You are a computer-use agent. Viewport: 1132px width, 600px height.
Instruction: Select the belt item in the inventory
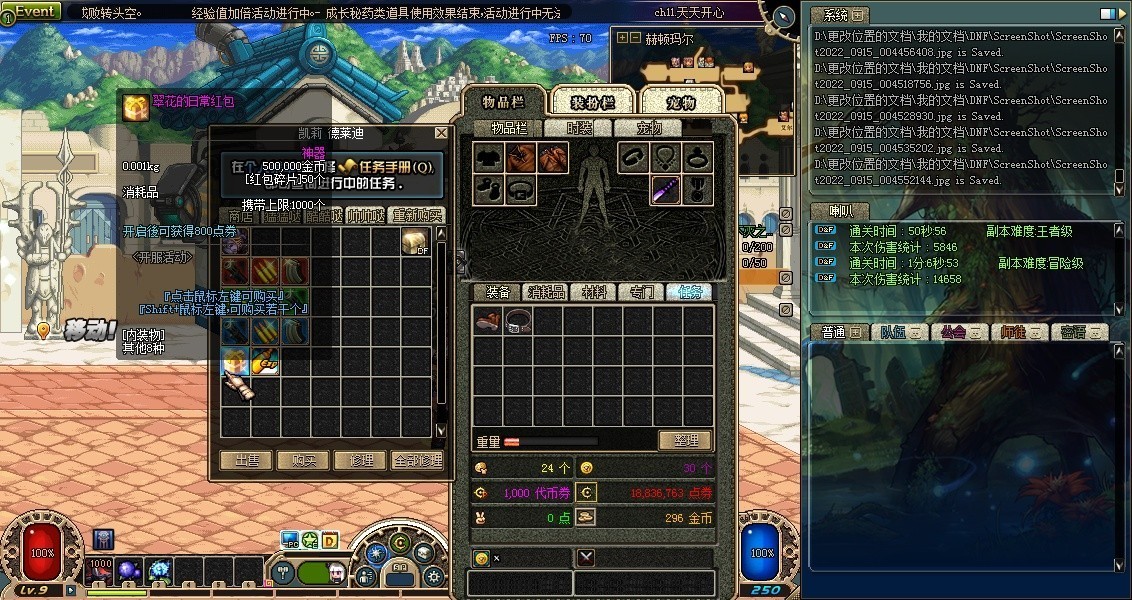[517, 320]
